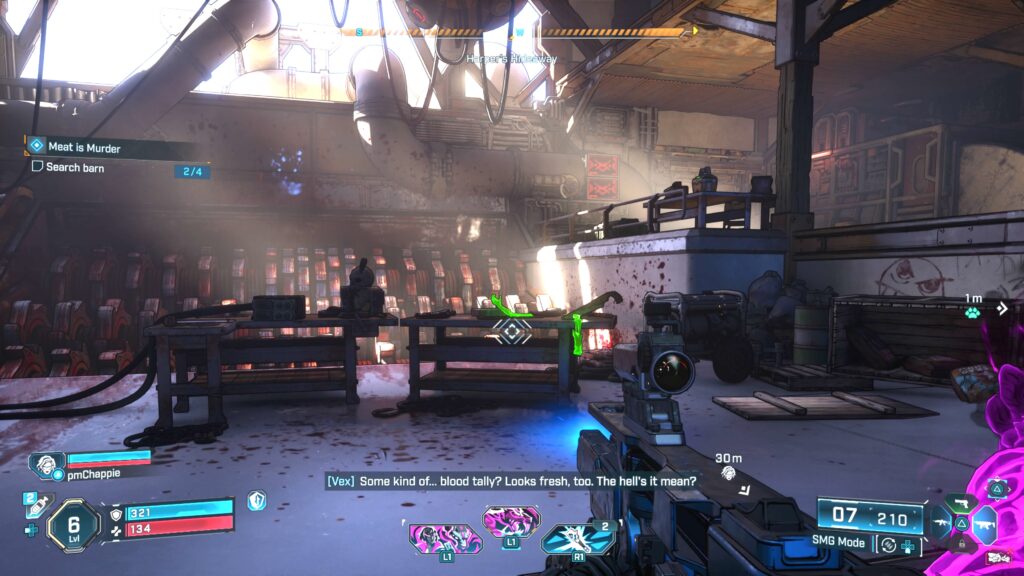1024x576 pixels.
Task: Select the shield emblem status icon
Action: [x=256, y=500]
